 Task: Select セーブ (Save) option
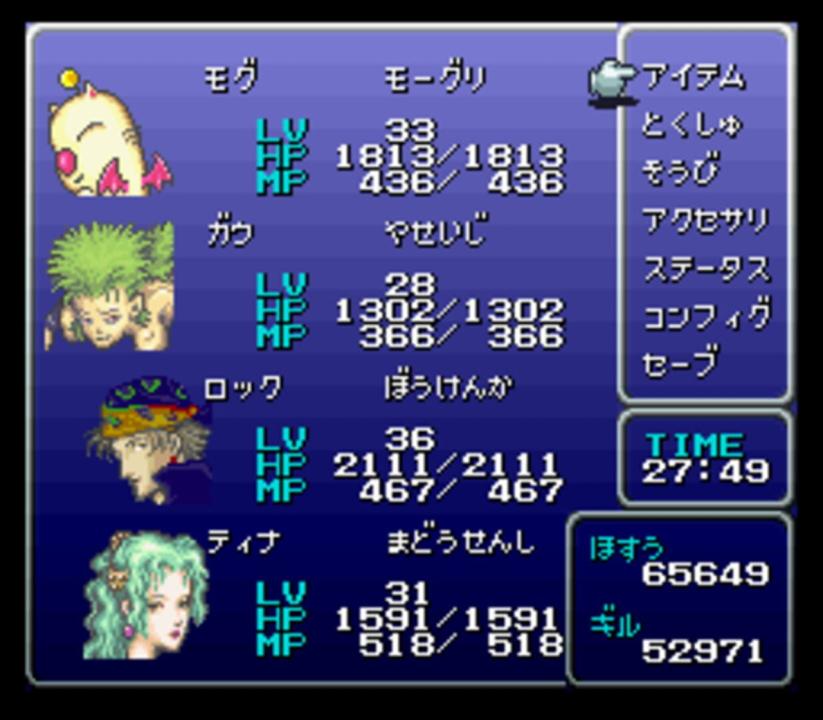click(x=680, y=362)
